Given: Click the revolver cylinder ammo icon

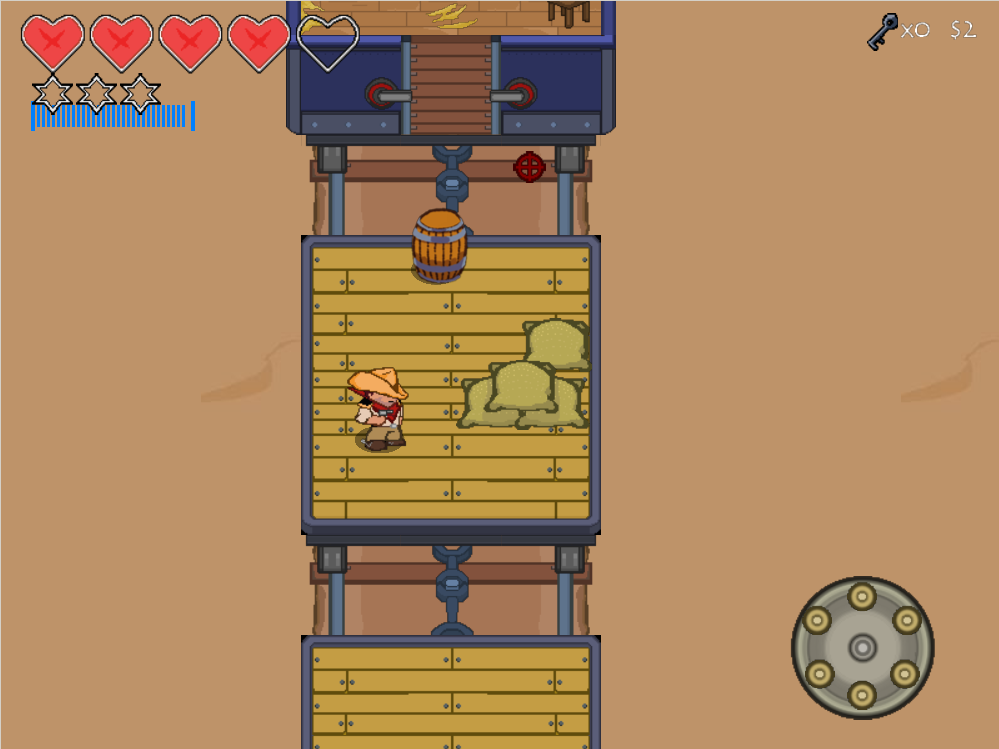Looking at the screenshot, I should pyautogui.click(x=862, y=647).
